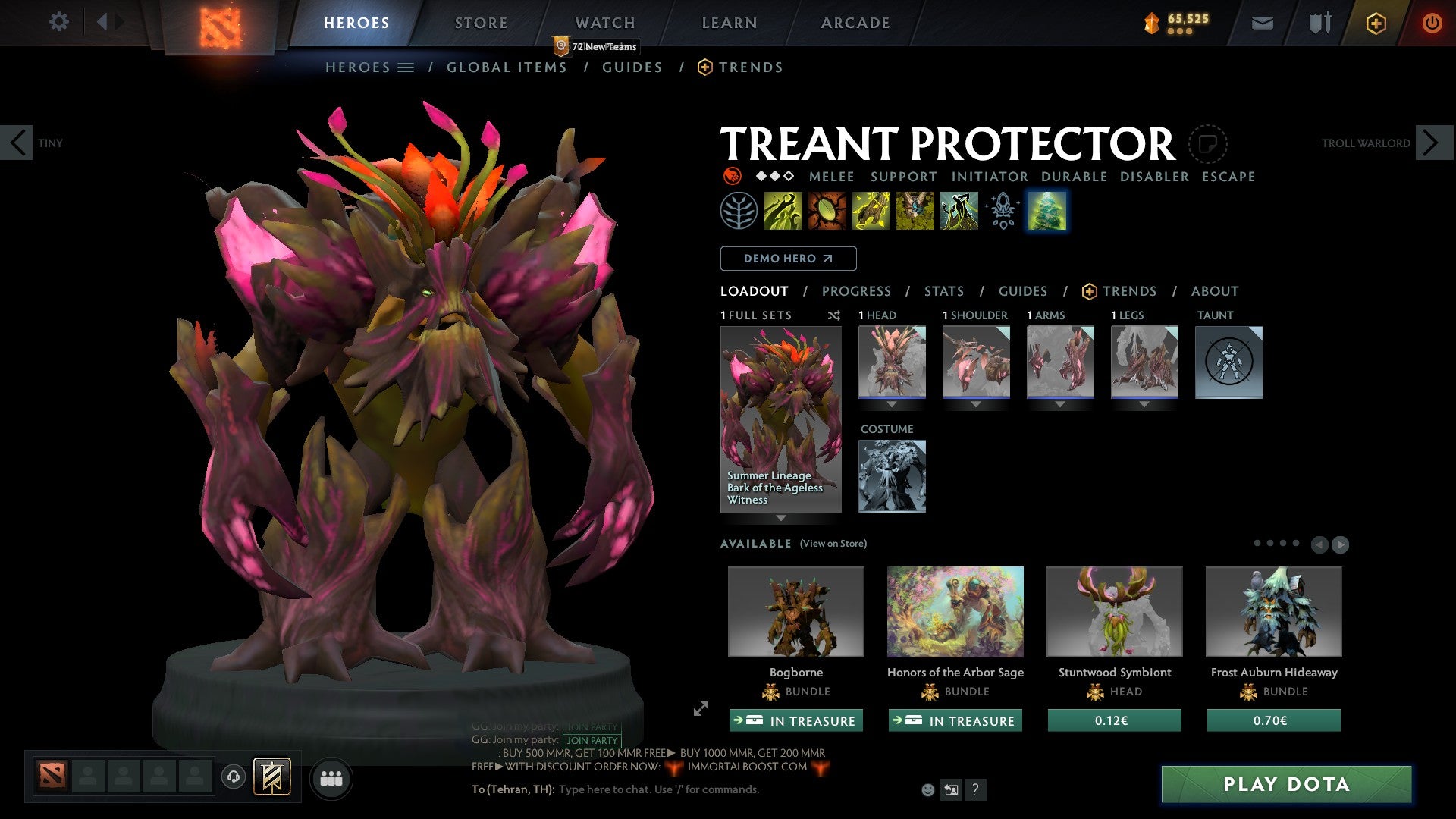Expand the Head item slot dropdown arrow
This screenshot has width=1456, height=819.
click(x=891, y=403)
